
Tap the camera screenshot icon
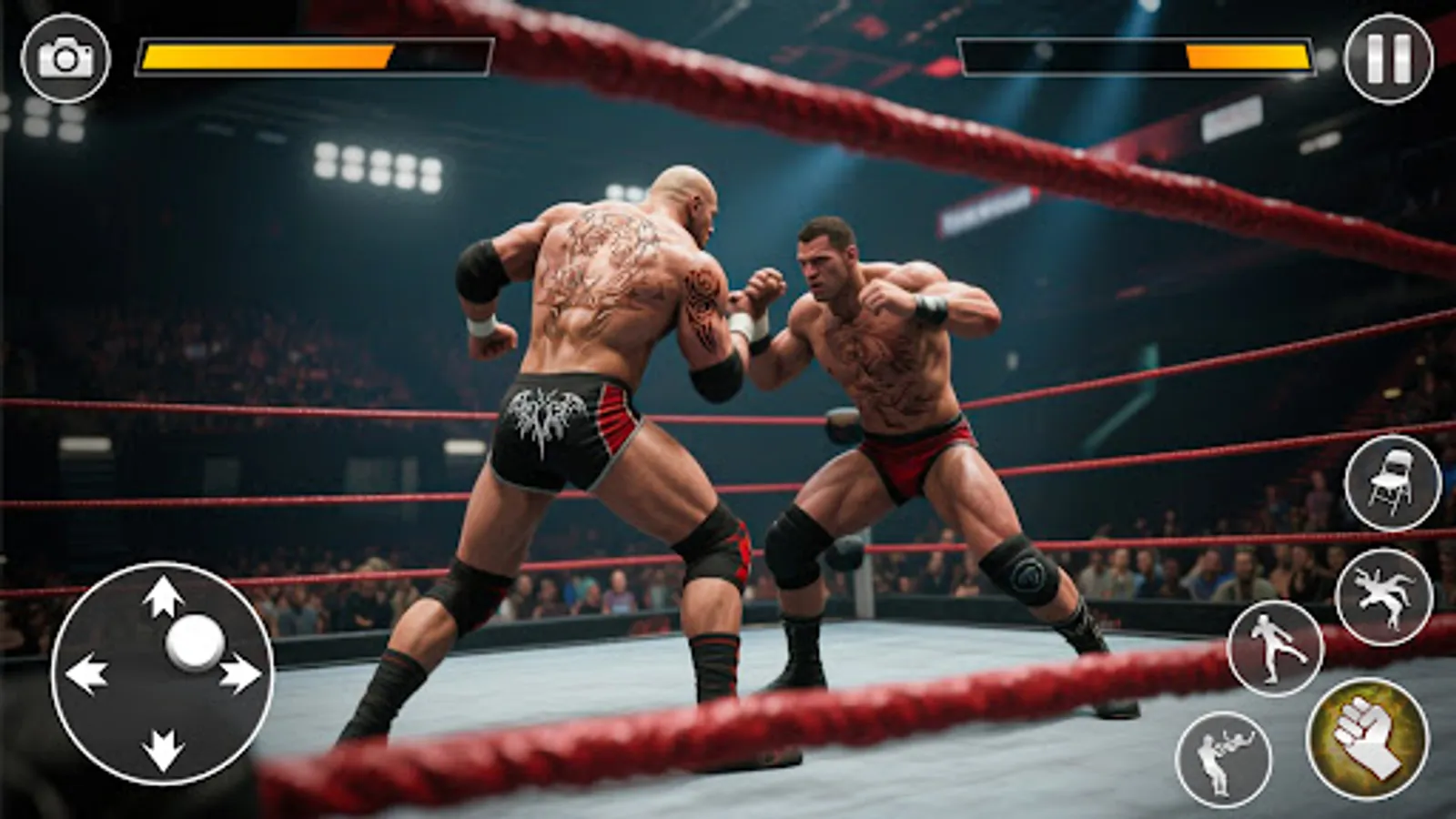[x=64, y=56]
